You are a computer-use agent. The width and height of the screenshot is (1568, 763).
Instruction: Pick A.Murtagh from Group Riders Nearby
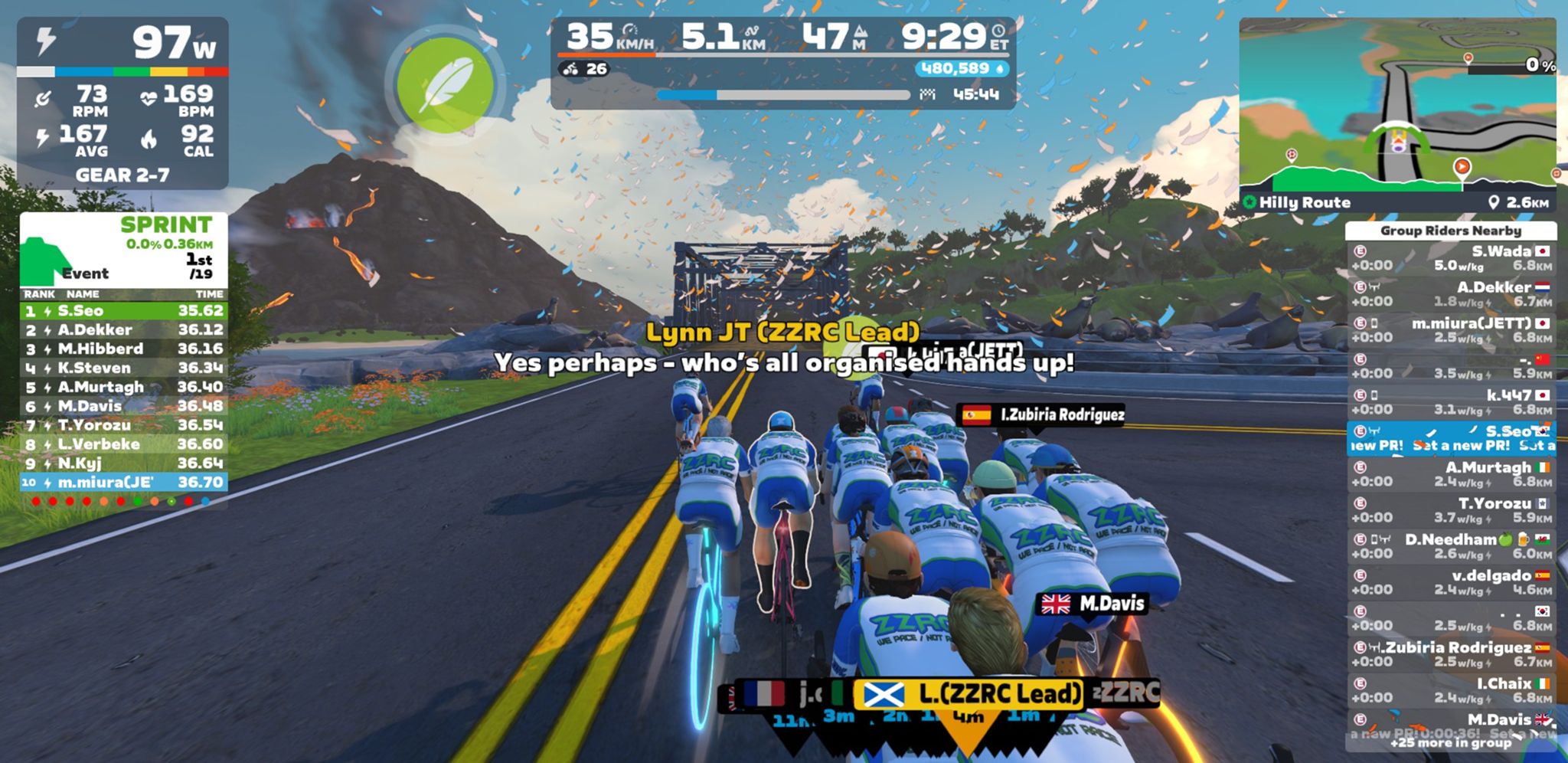point(1451,474)
